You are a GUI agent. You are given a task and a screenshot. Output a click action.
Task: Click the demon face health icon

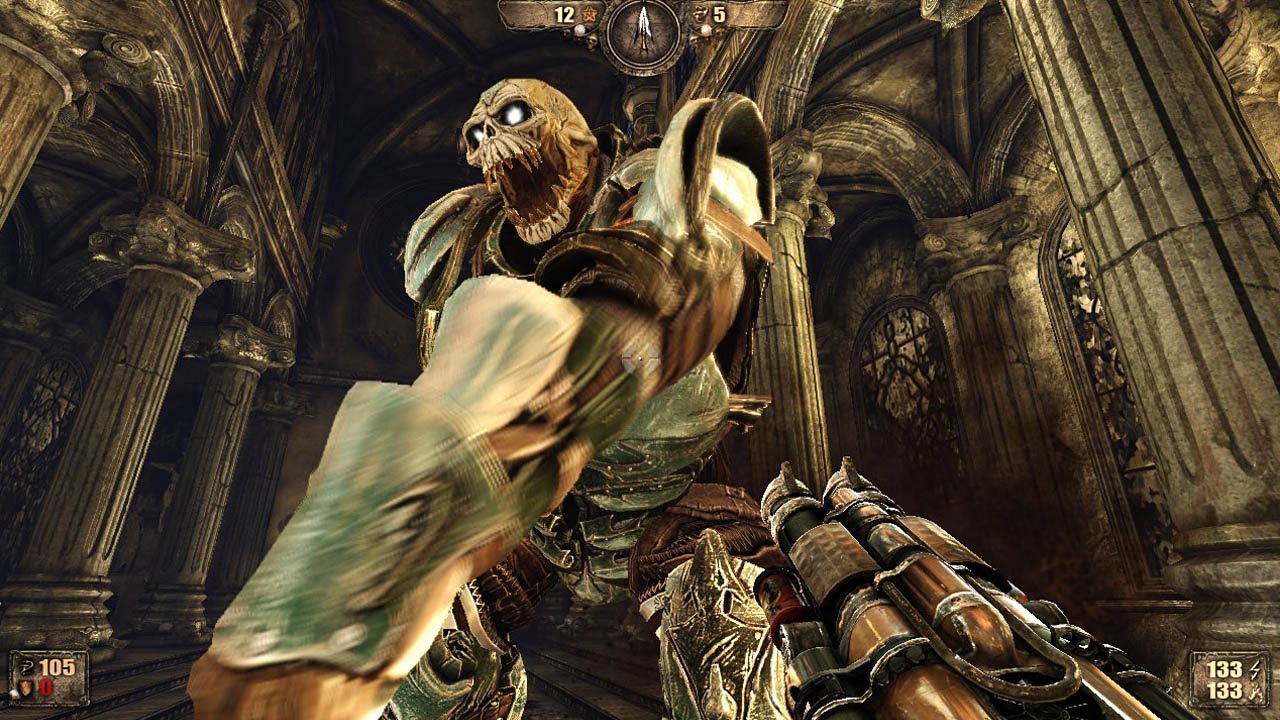point(28,665)
